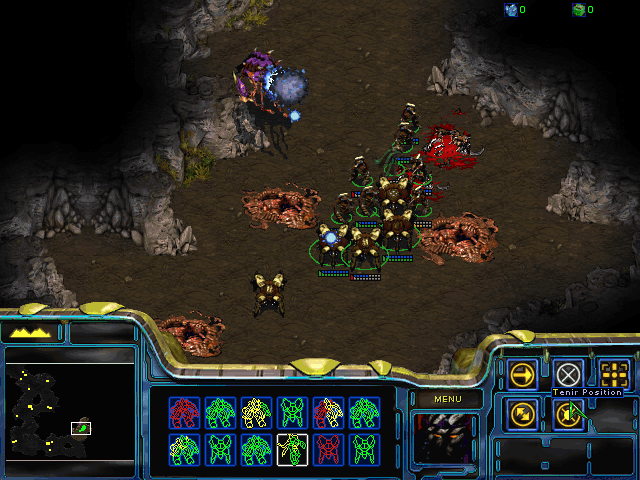Select the white-highlighted unit wireframe
The height and width of the screenshot is (480, 640).
pyautogui.click(x=292, y=449)
